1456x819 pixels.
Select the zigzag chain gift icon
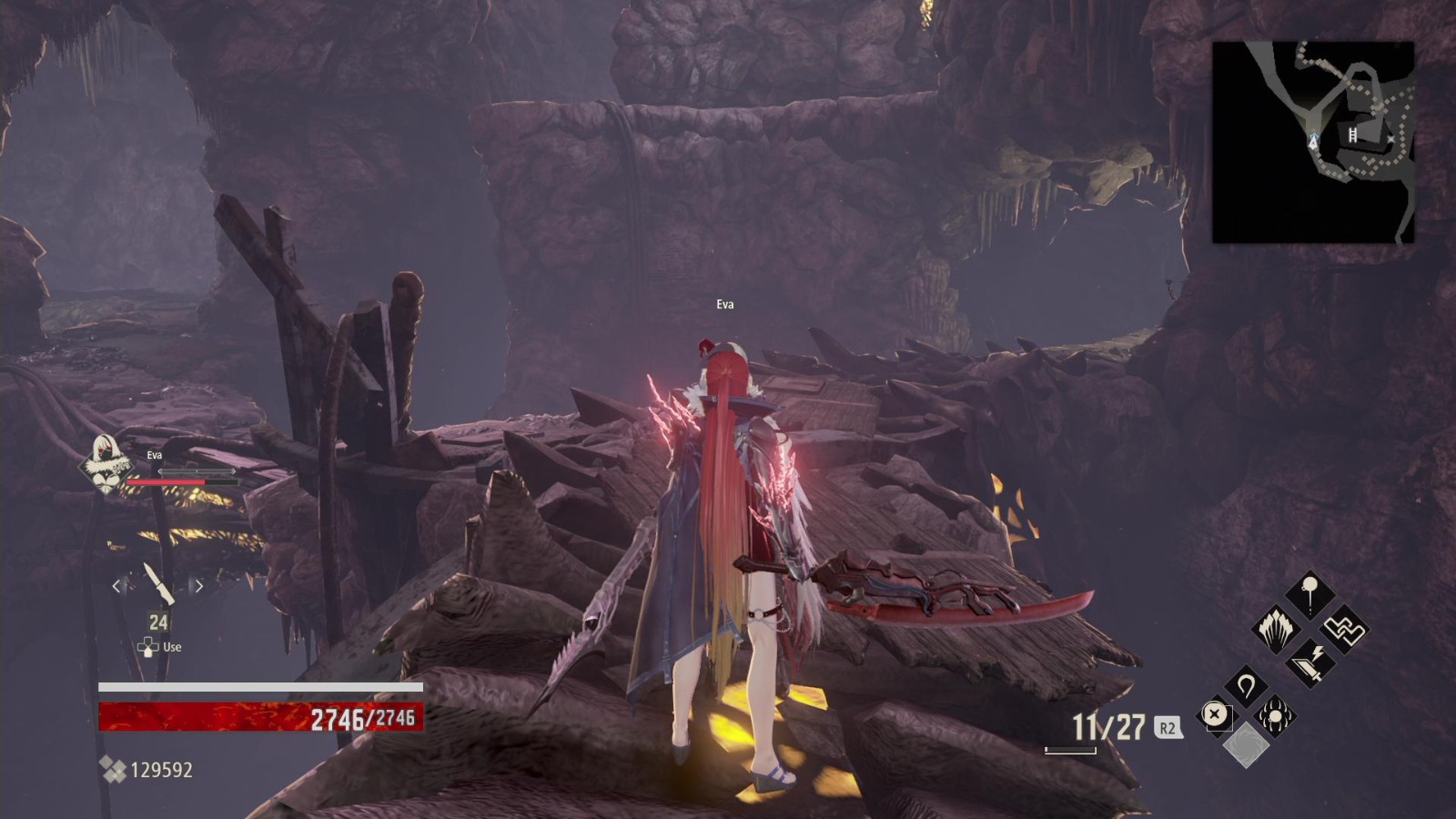1344,631
